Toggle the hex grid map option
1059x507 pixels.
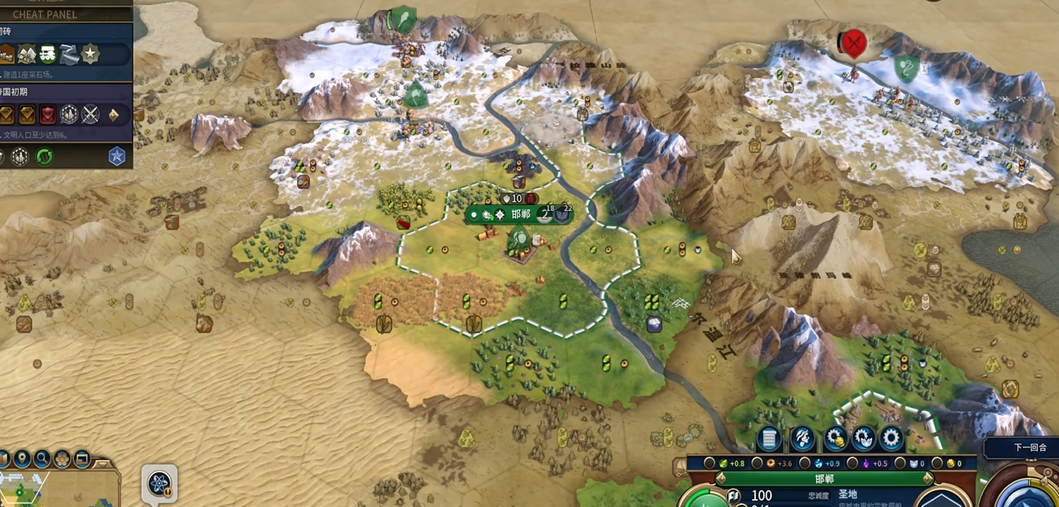pyautogui.click(x=62, y=459)
